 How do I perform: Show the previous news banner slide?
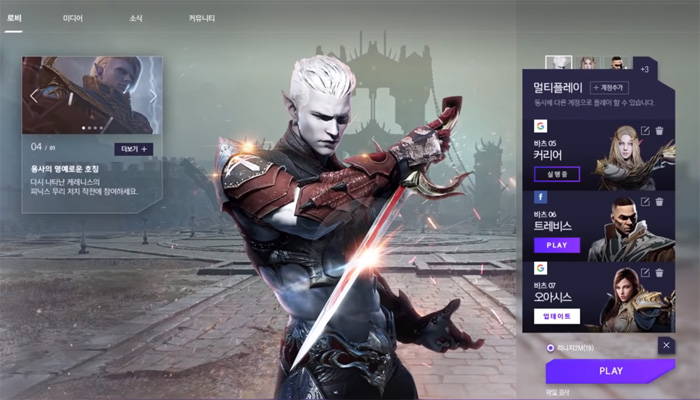(x=33, y=96)
